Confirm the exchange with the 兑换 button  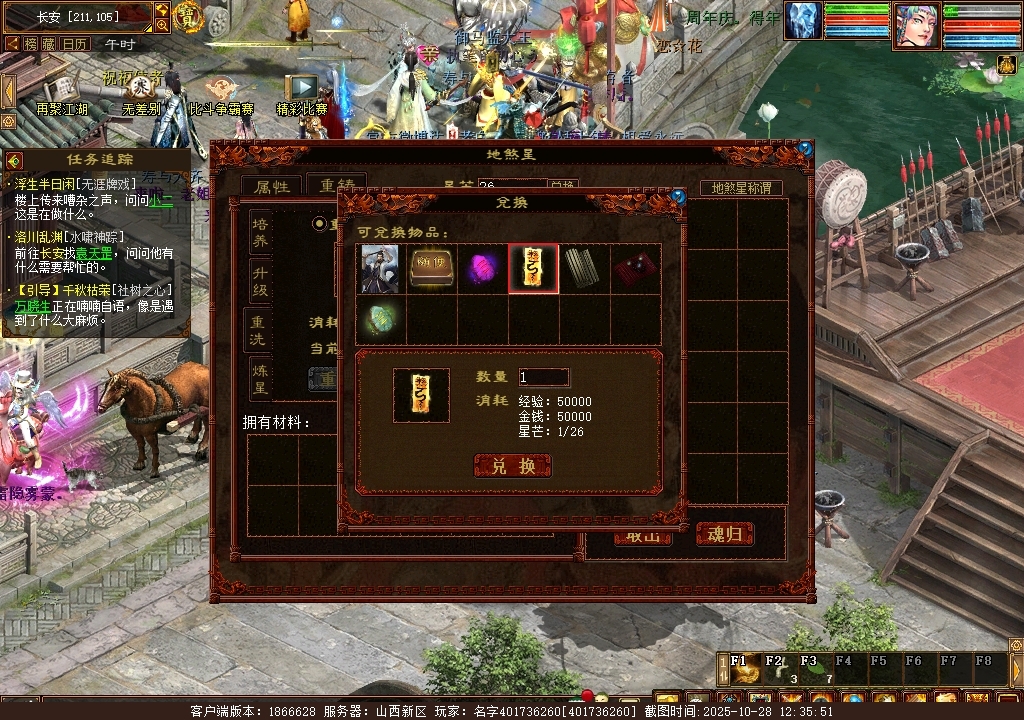coord(512,466)
